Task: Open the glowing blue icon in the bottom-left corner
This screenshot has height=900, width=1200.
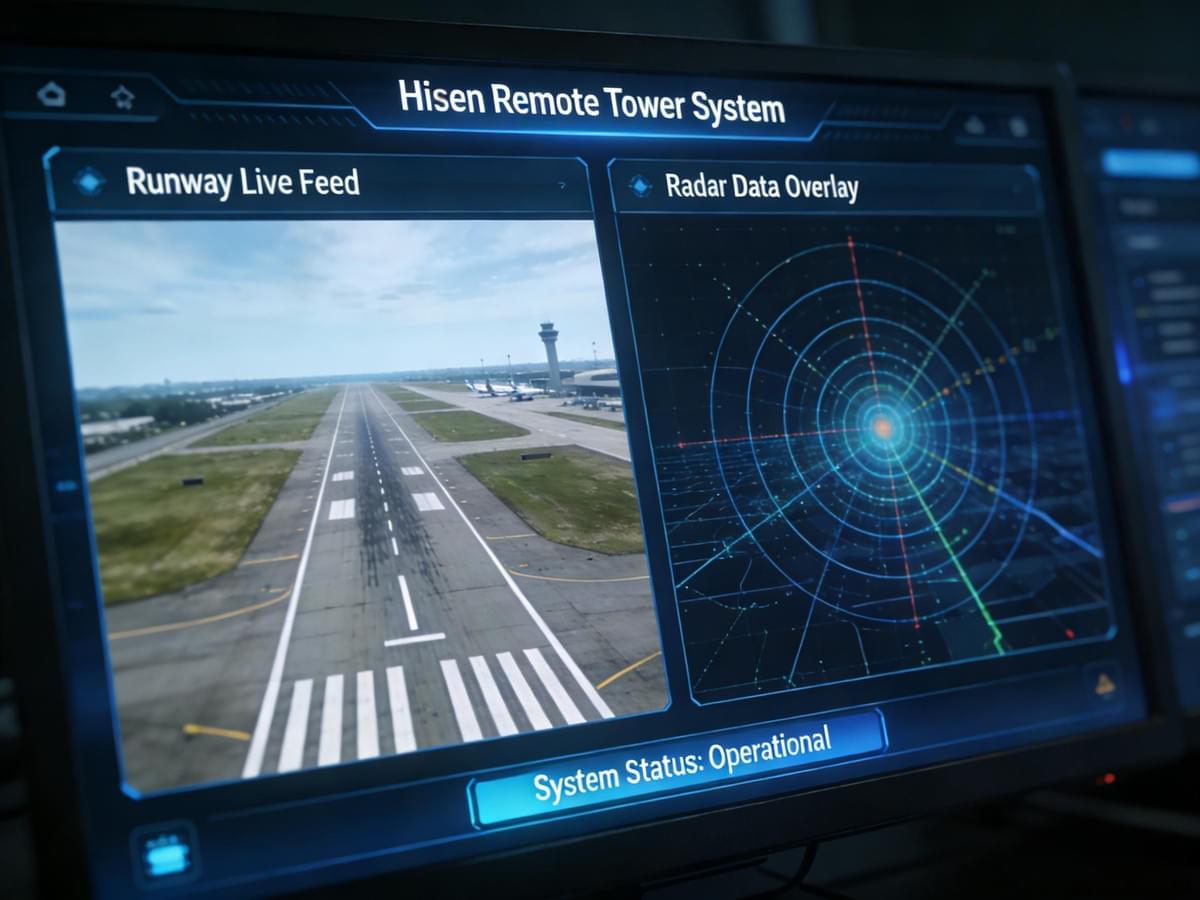Action: click(163, 853)
